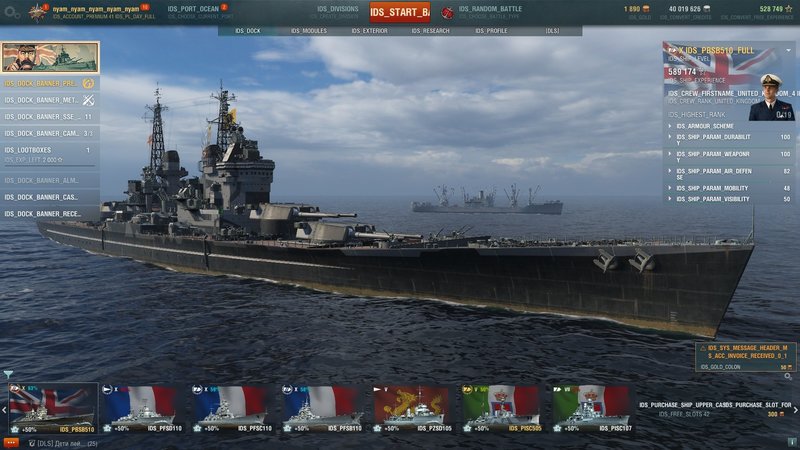Open the IDS_MODULES tab
Screen dimensions: 800x450
(x=309, y=31)
